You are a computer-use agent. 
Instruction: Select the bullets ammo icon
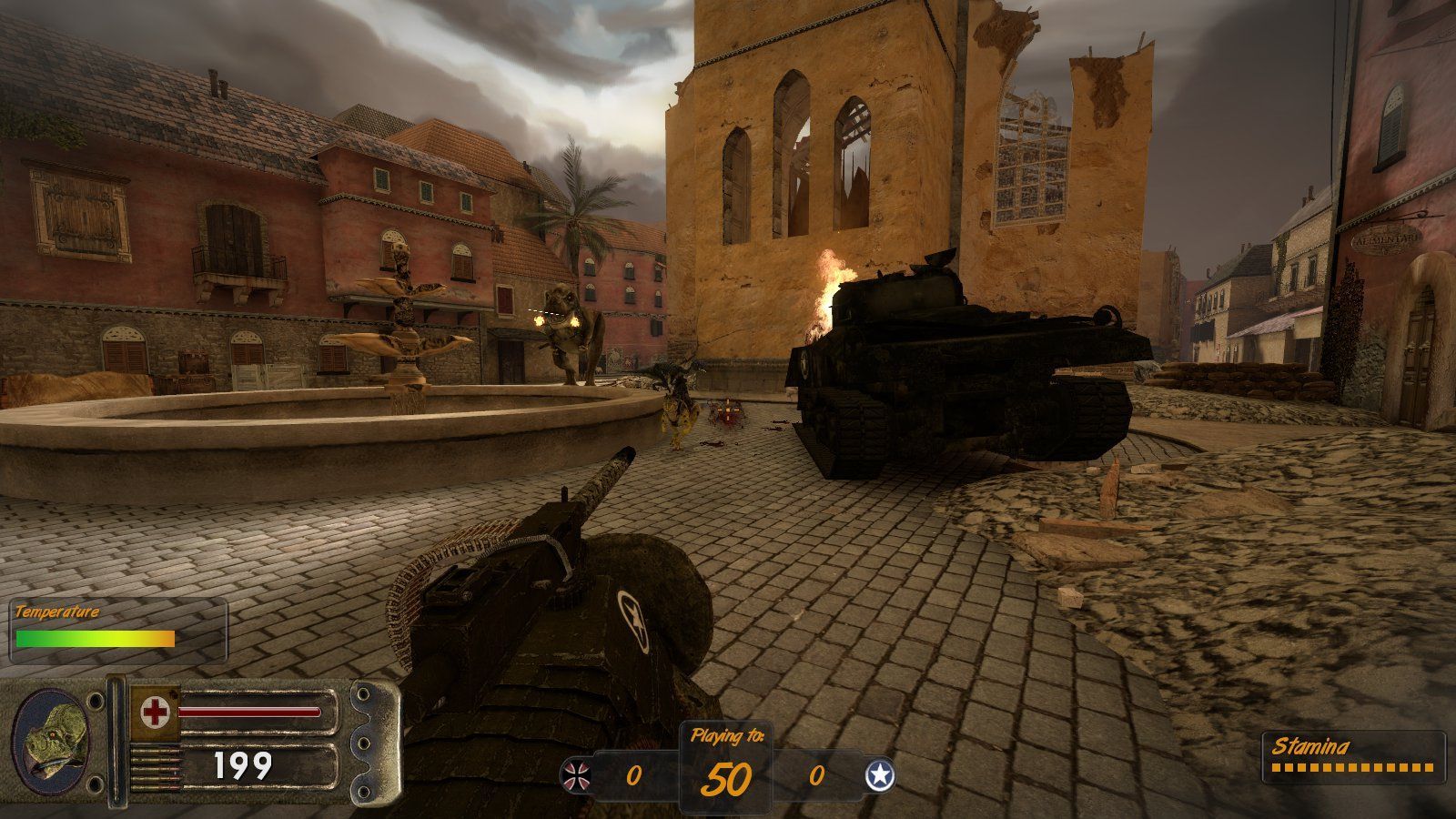(153, 766)
